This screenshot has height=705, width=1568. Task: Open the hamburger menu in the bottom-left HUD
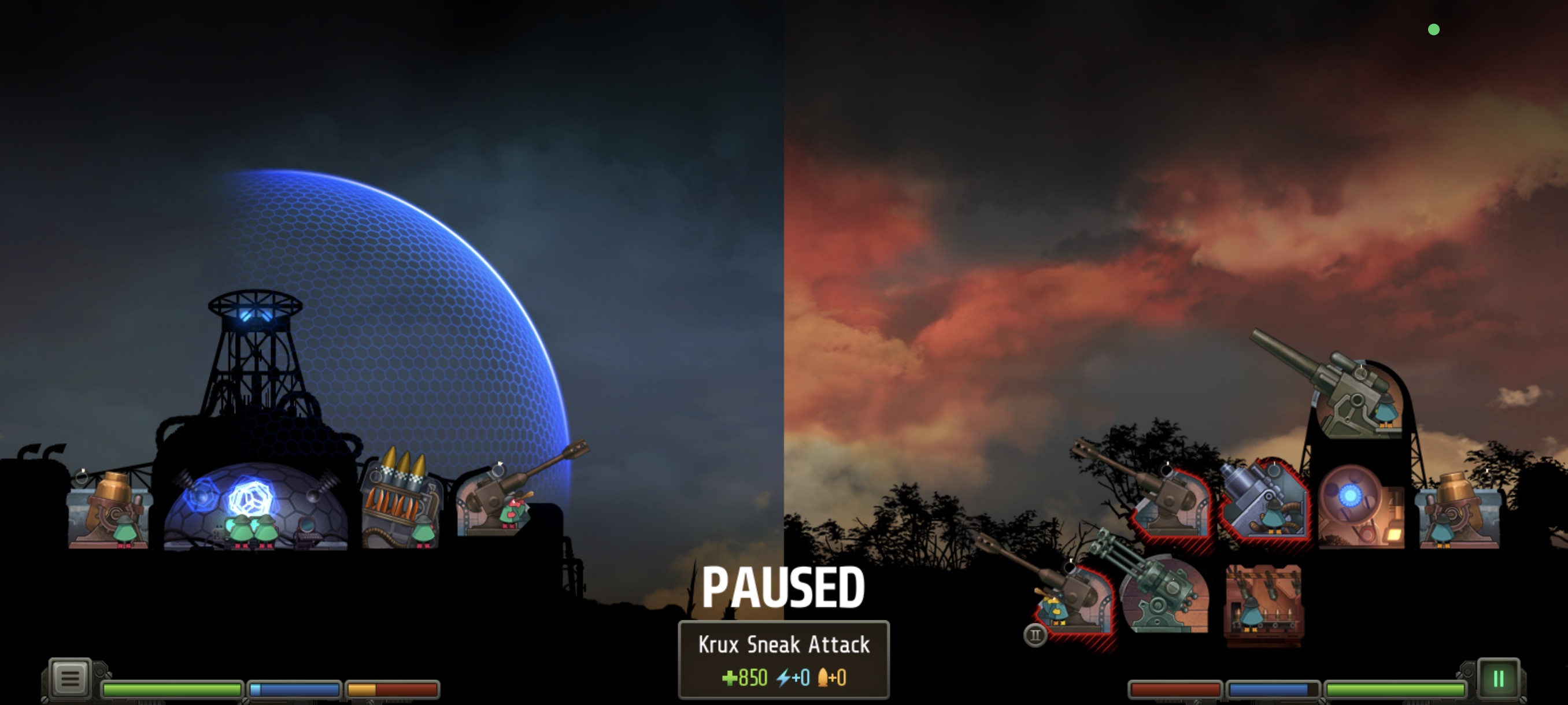click(x=69, y=677)
